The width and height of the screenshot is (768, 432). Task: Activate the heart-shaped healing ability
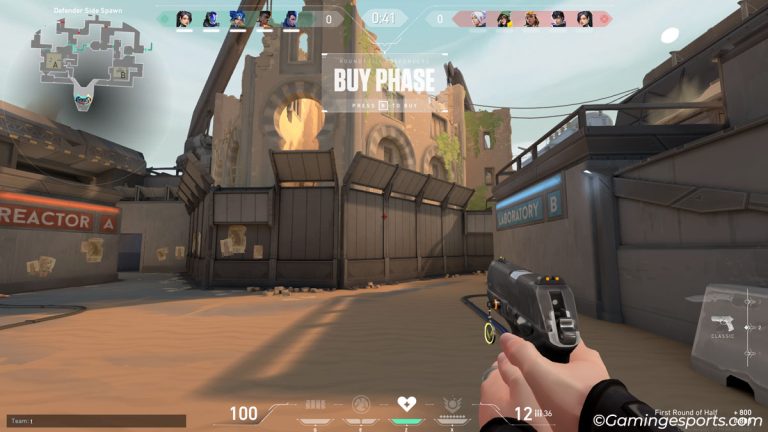pos(406,405)
